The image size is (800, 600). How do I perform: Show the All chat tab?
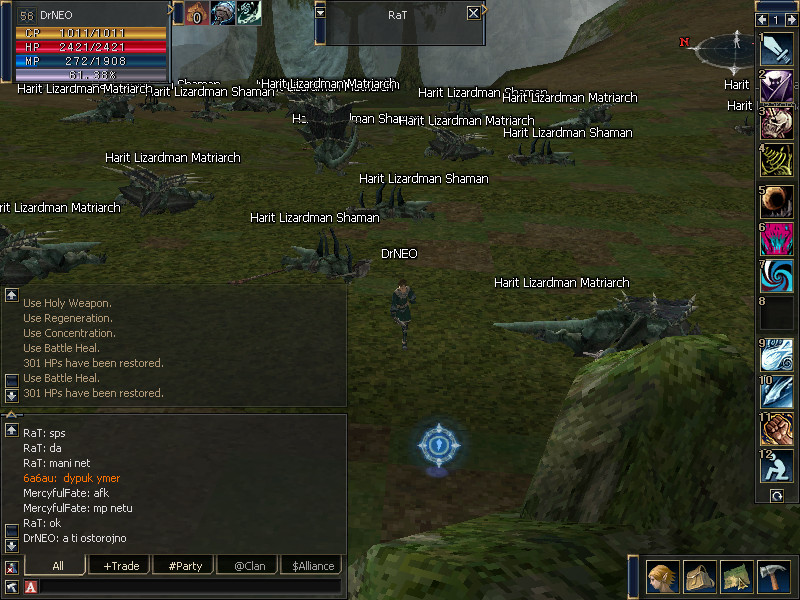click(x=58, y=565)
